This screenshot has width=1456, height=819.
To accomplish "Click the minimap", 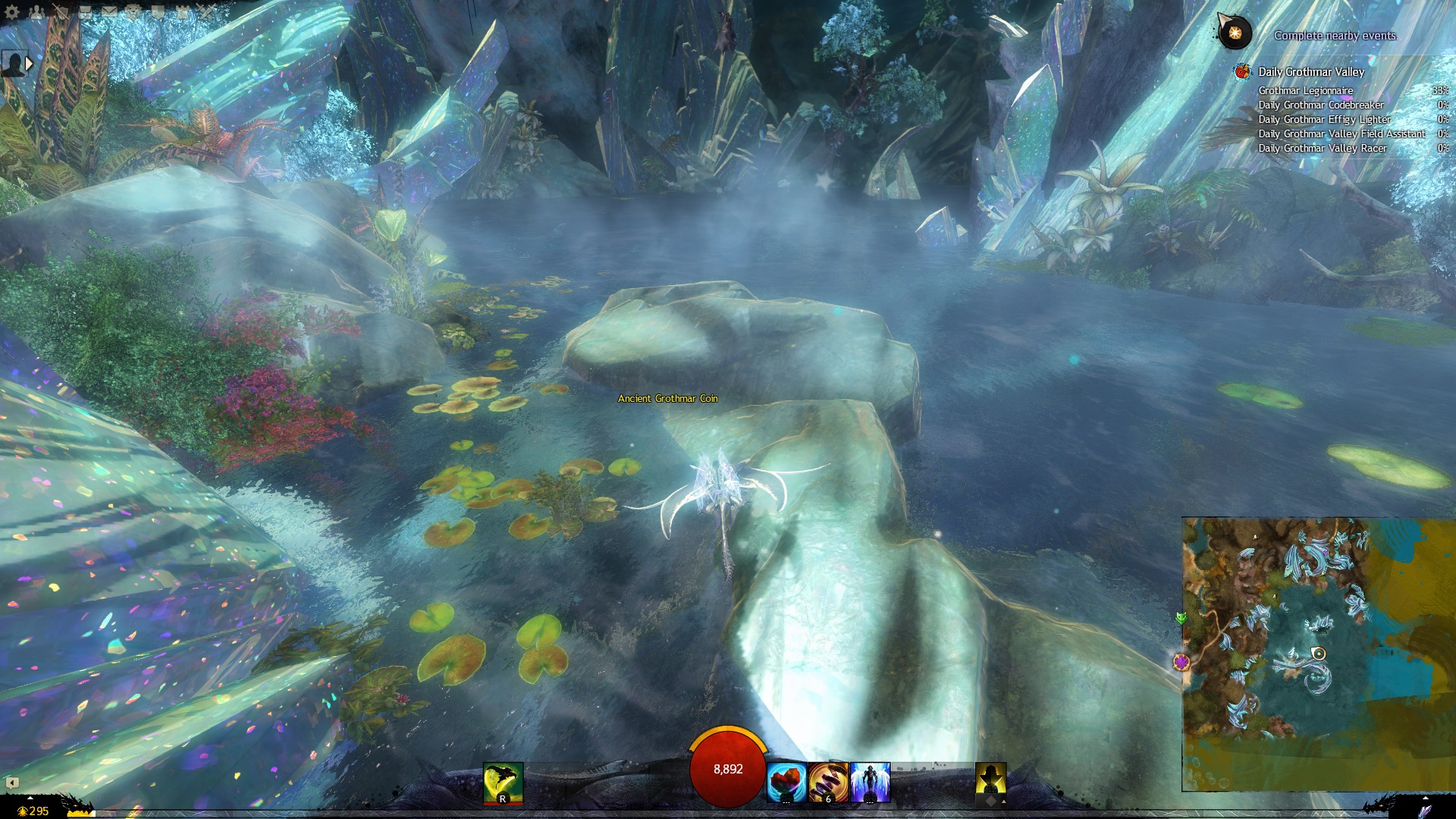I will (x=1318, y=654).
